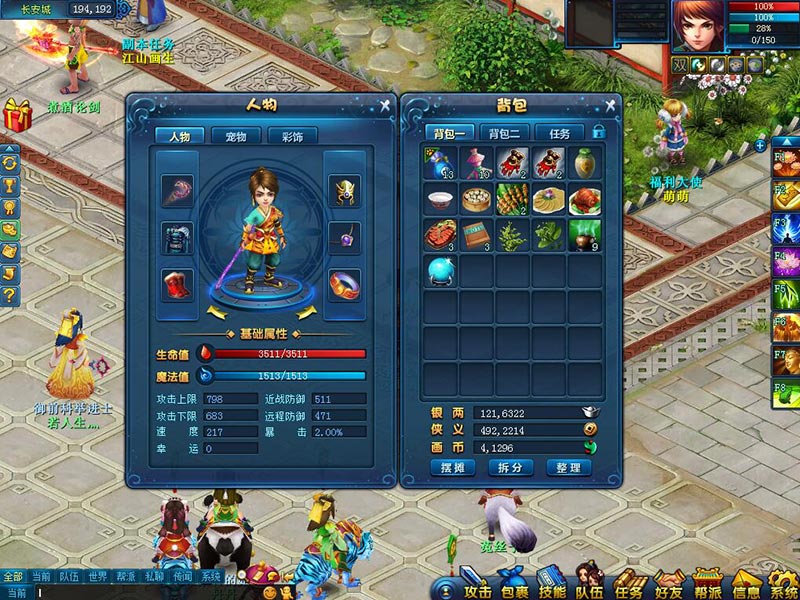800x600 pixels.
Task: Open the 技能 skills menu
Action: coord(551,583)
